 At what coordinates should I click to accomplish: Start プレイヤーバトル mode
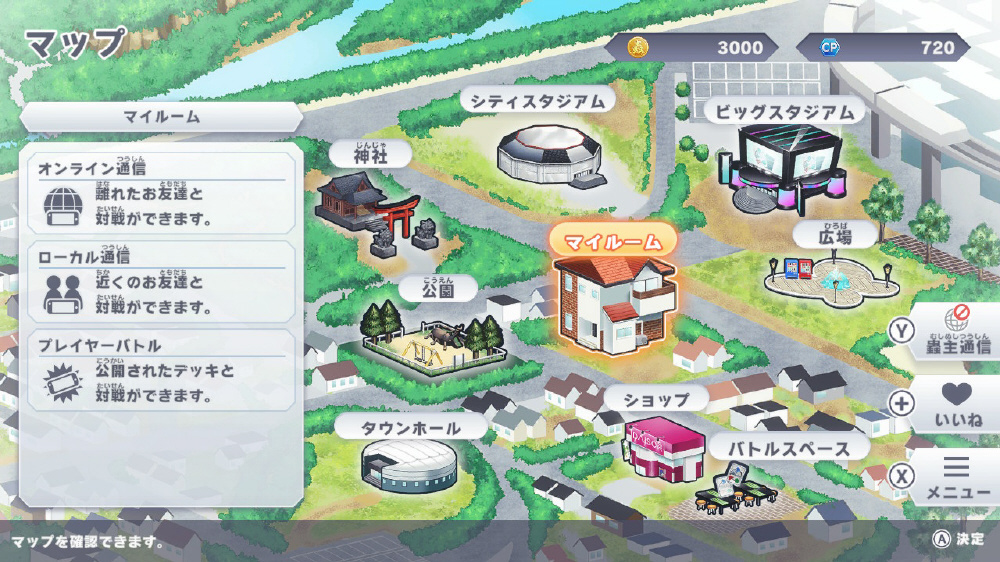point(162,370)
